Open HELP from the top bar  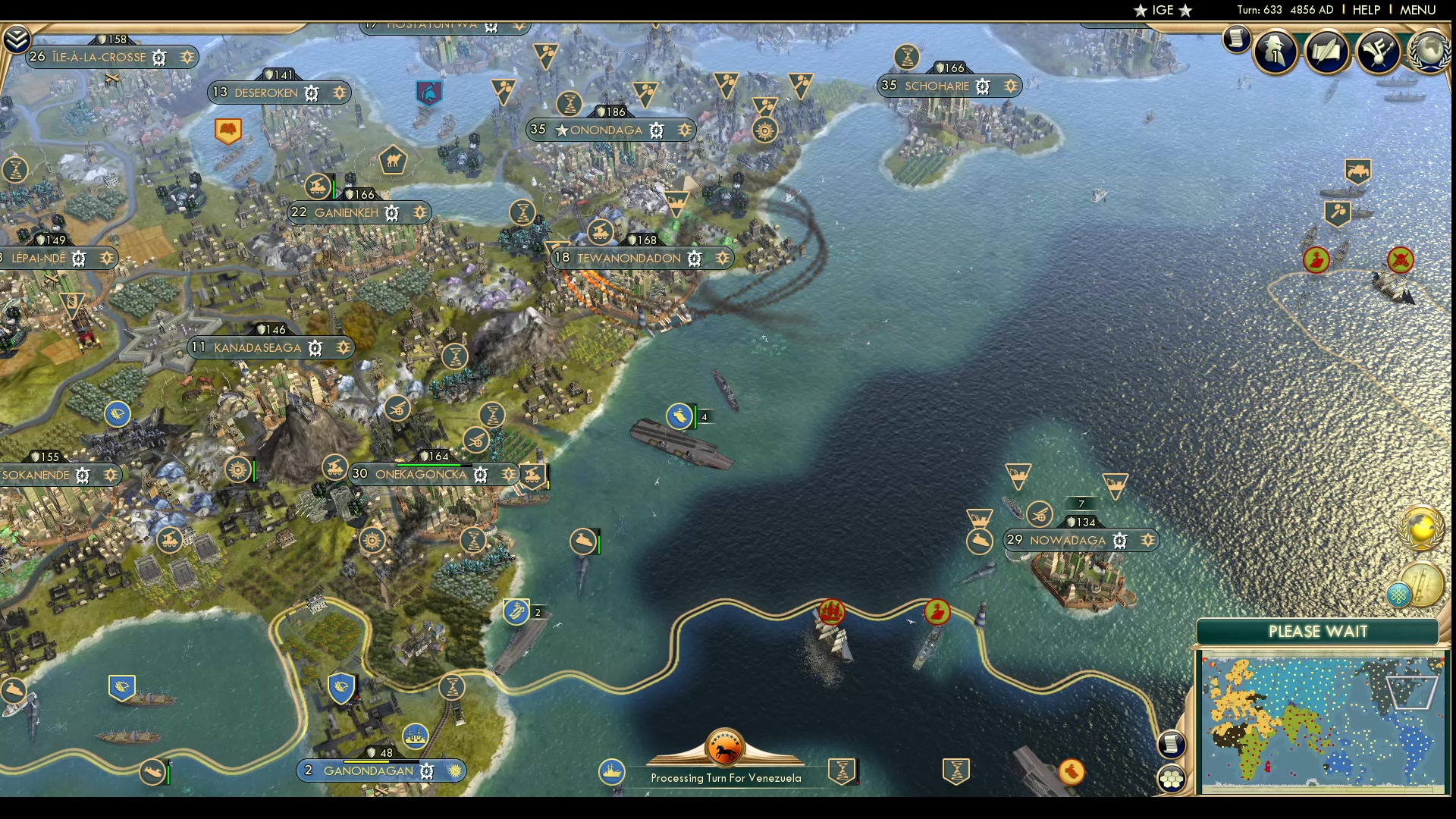[1366, 10]
